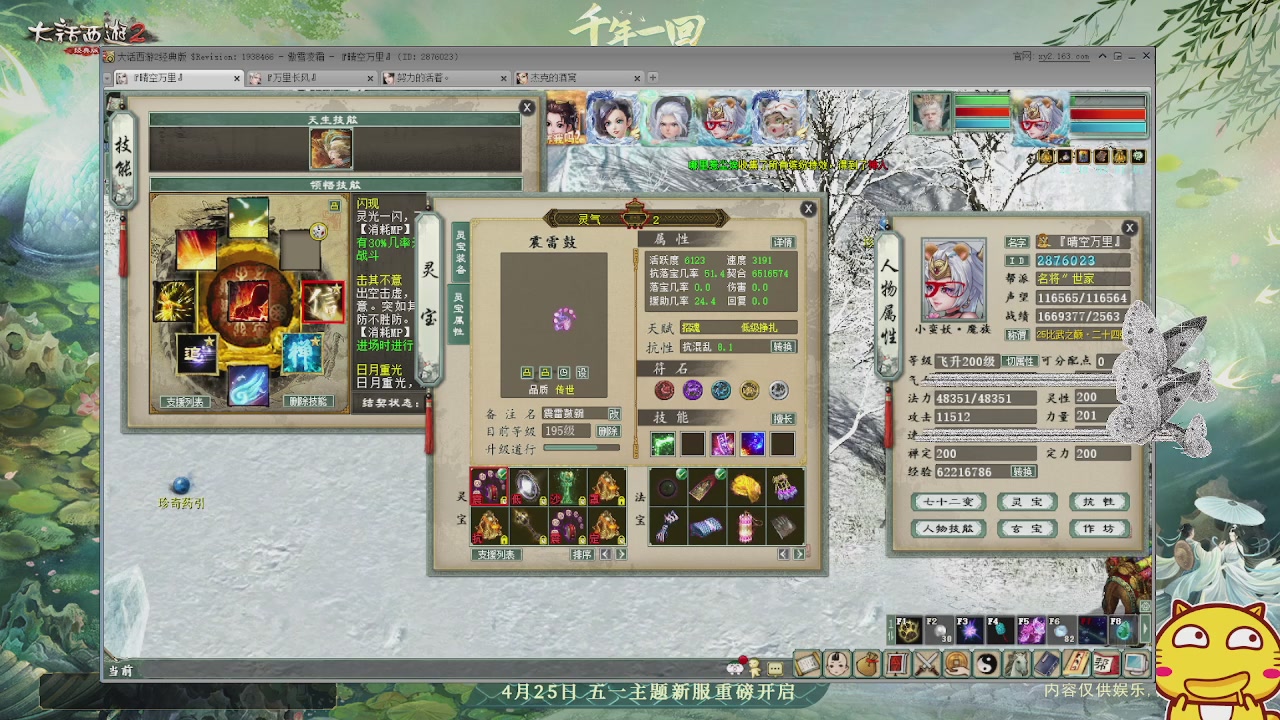Click the right arrow beside 排序 to page items

(x=622, y=554)
